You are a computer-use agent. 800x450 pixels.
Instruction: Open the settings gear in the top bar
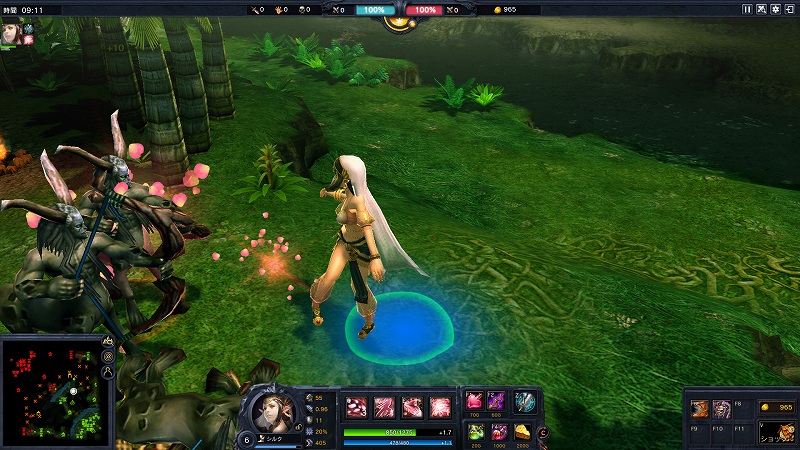pyautogui.click(x=776, y=9)
